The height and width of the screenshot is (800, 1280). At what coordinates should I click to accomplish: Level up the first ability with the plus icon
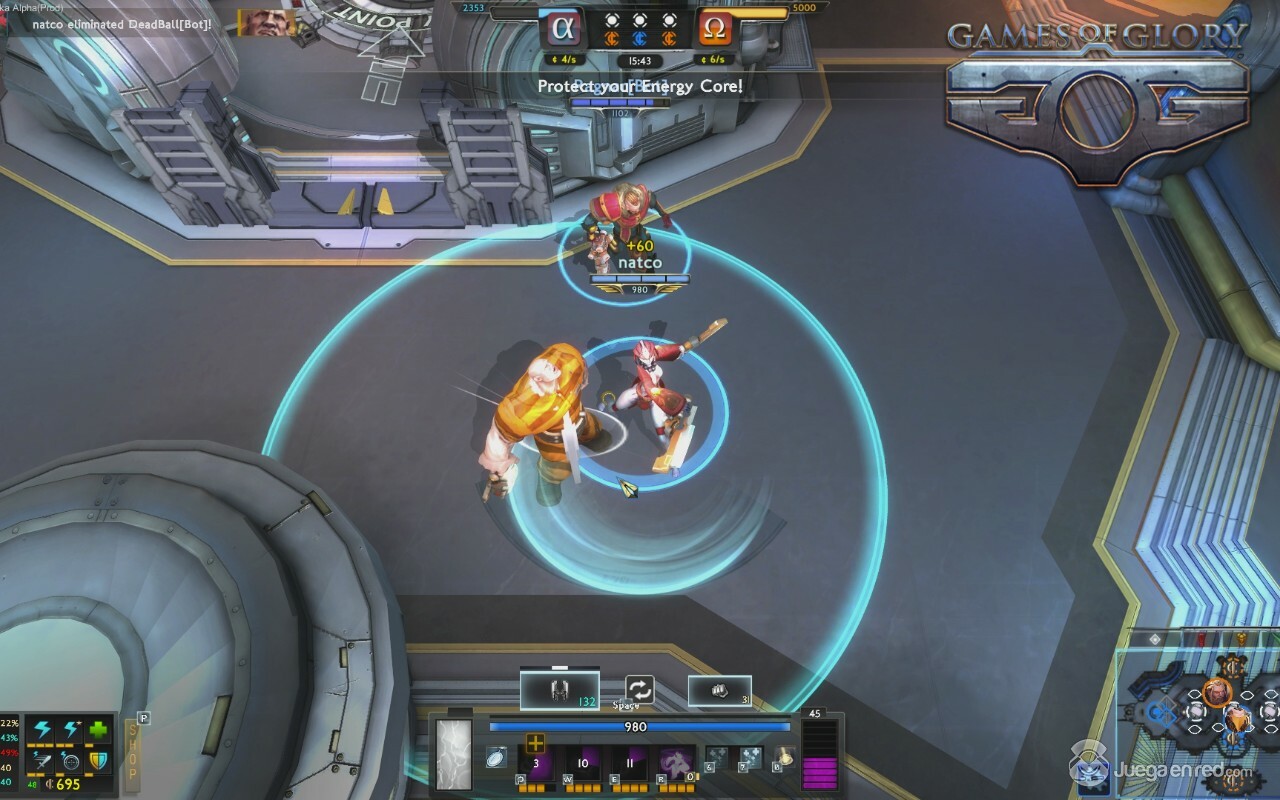[535, 743]
